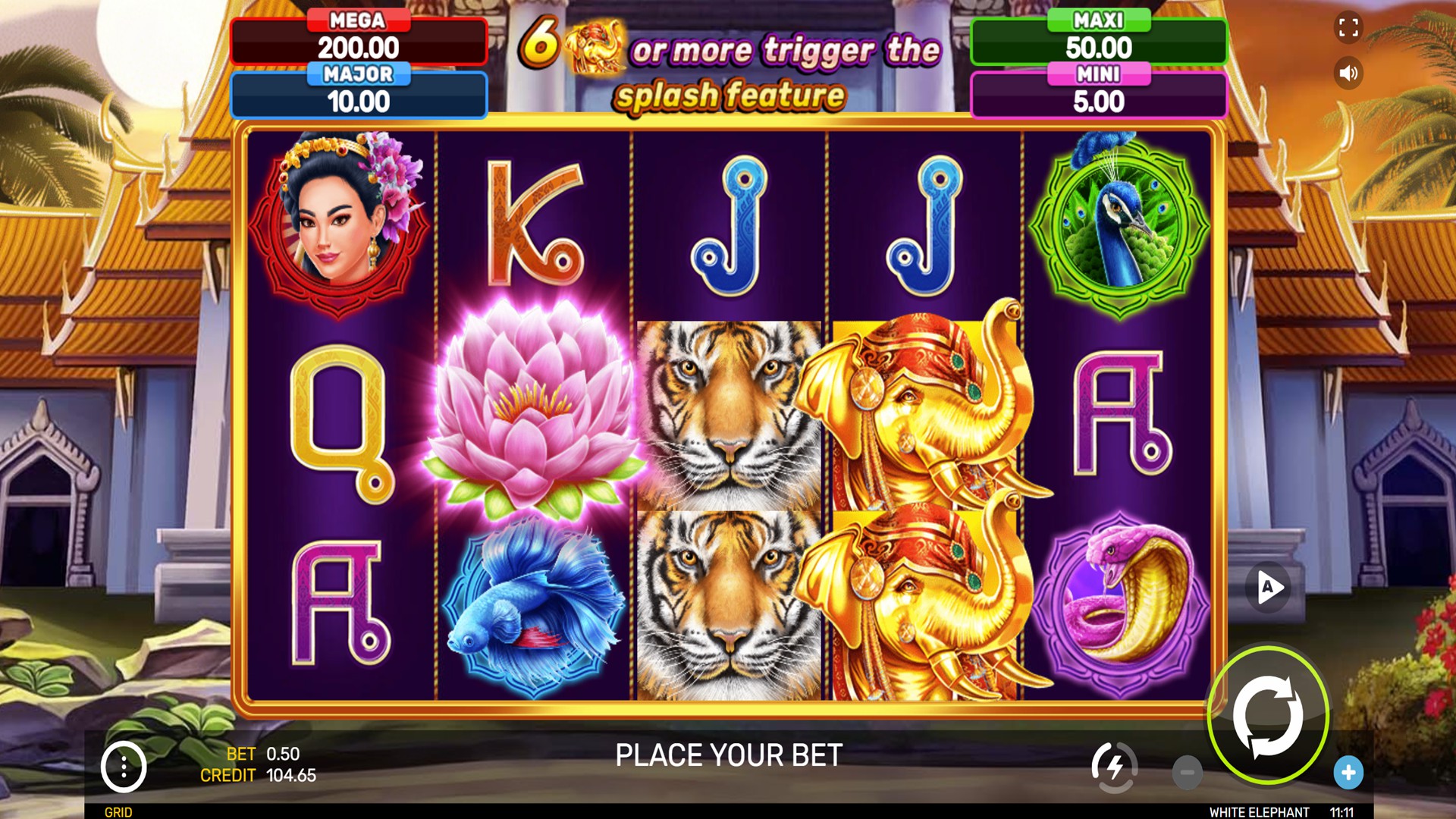1456x819 pixels.
Task: Open the three-dots game menu
Action: click(124, 767)
